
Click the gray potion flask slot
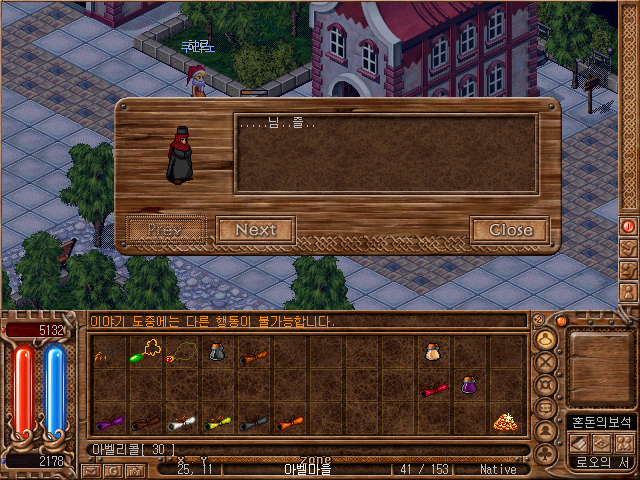(x=216, y=351)
